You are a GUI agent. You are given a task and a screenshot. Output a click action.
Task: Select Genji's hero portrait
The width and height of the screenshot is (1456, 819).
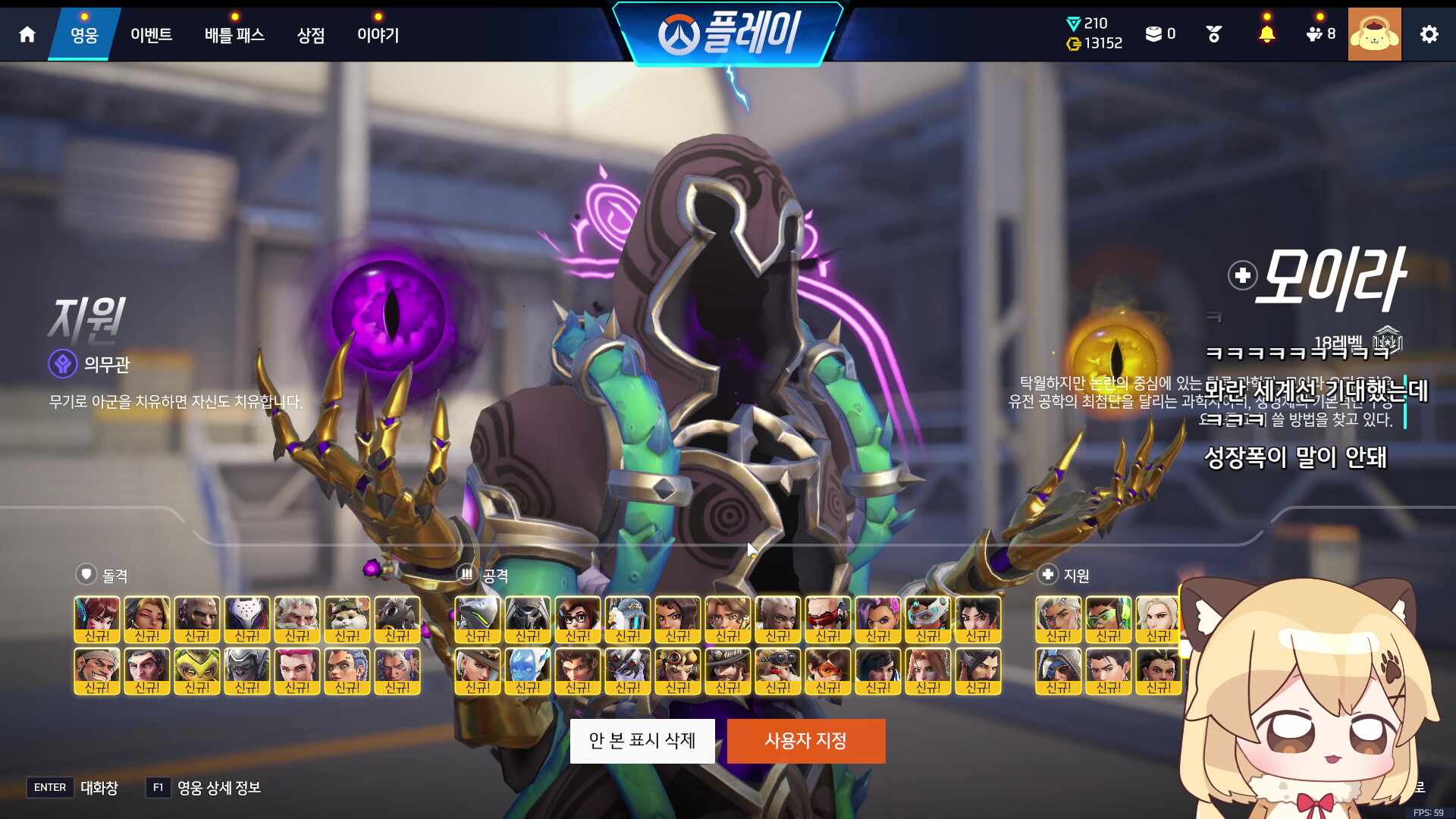pos(478,619)
